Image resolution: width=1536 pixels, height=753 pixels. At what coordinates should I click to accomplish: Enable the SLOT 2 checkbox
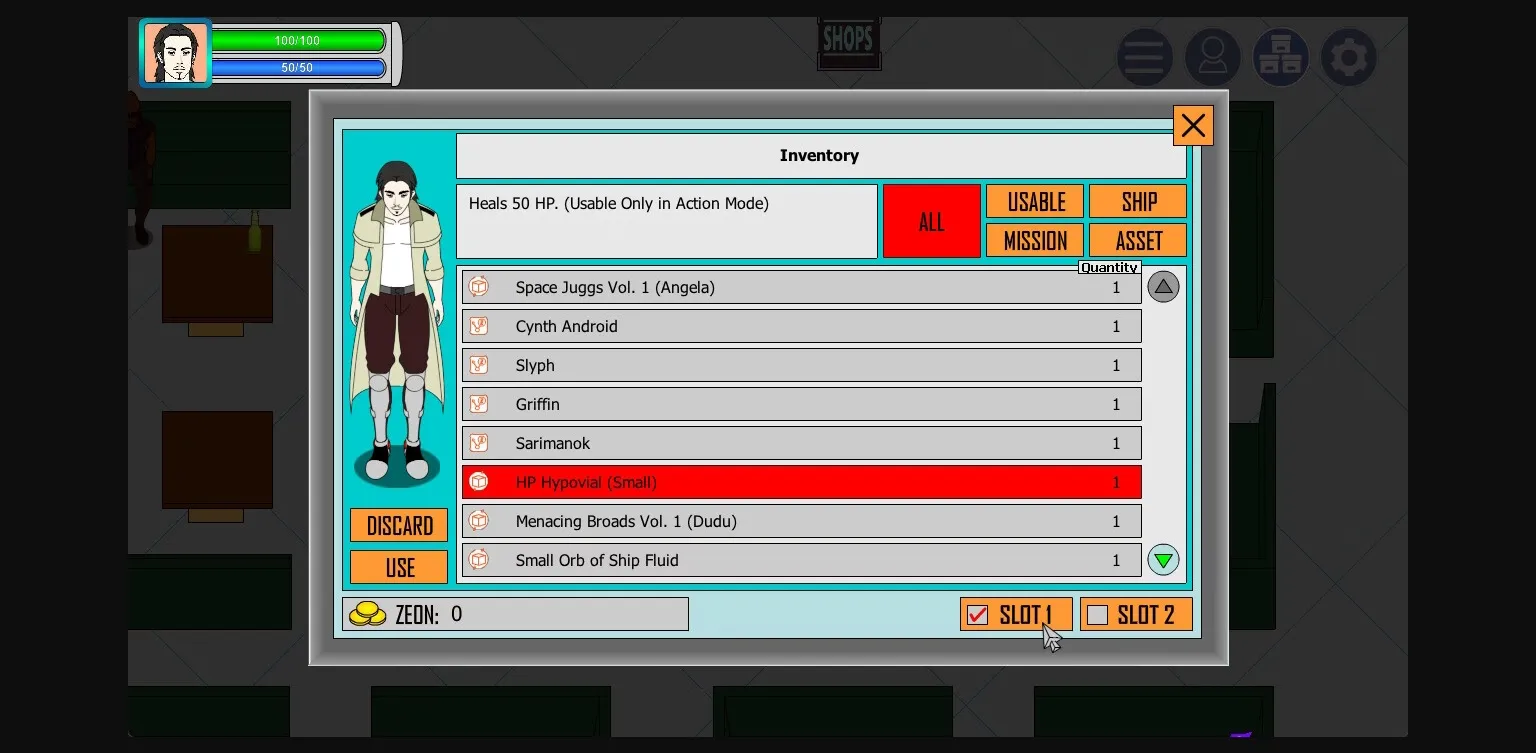[1098, 615]
